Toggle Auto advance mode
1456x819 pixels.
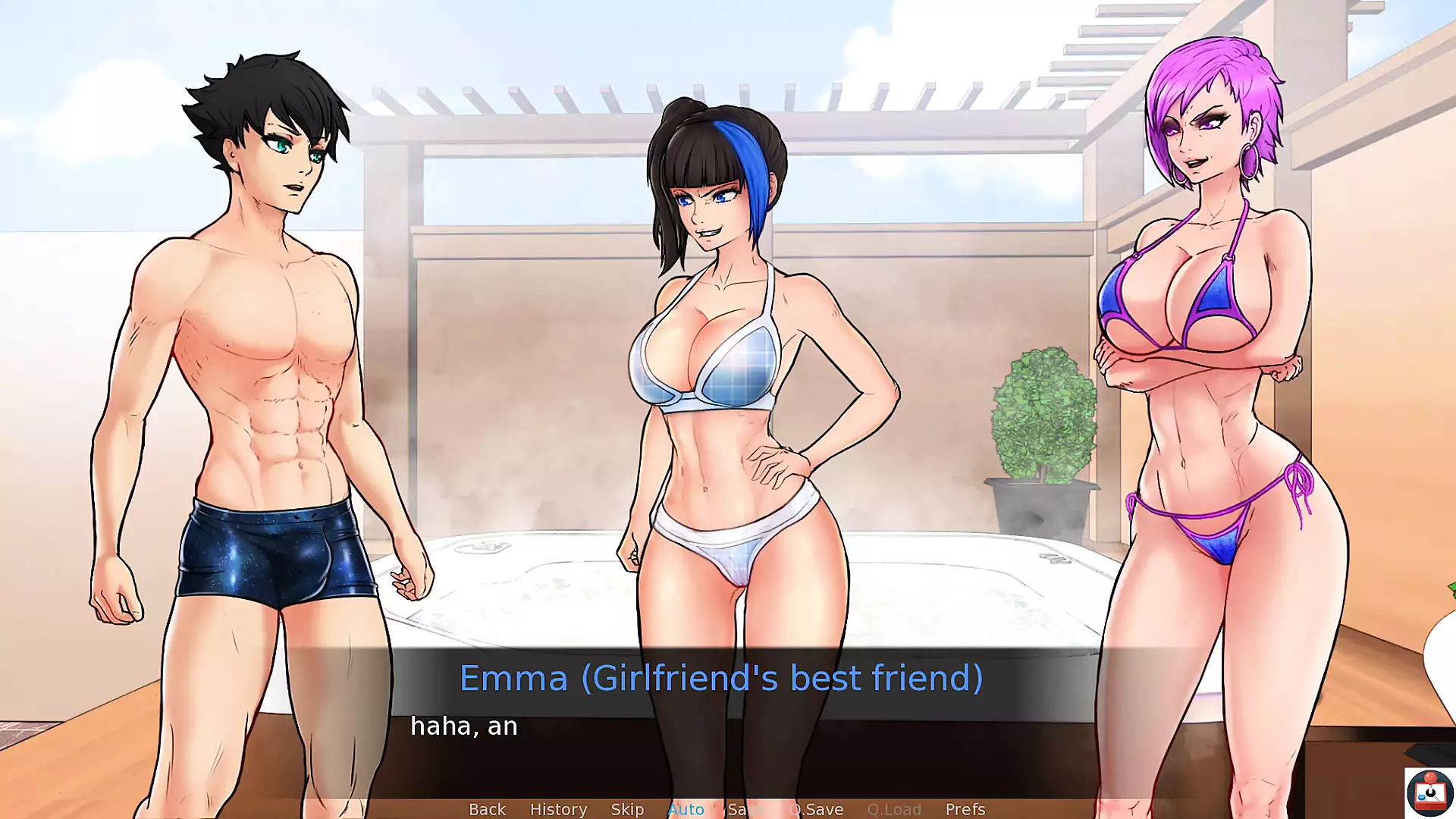686,809
